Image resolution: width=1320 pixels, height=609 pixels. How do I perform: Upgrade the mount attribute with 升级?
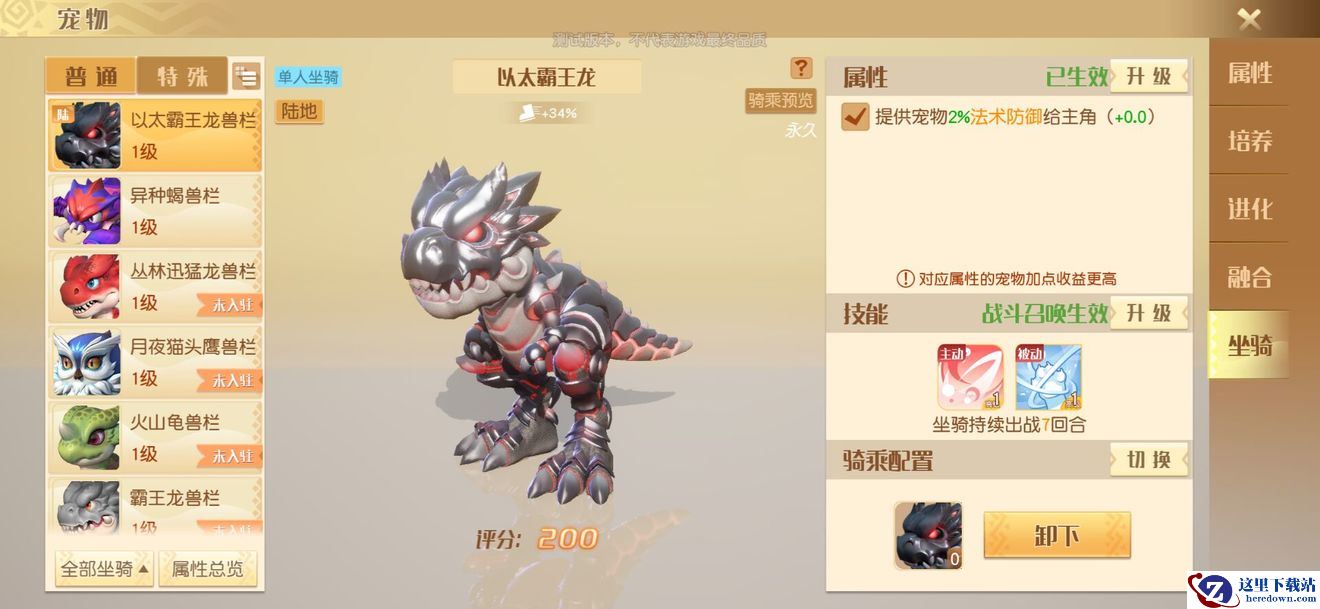point(1149,77)
